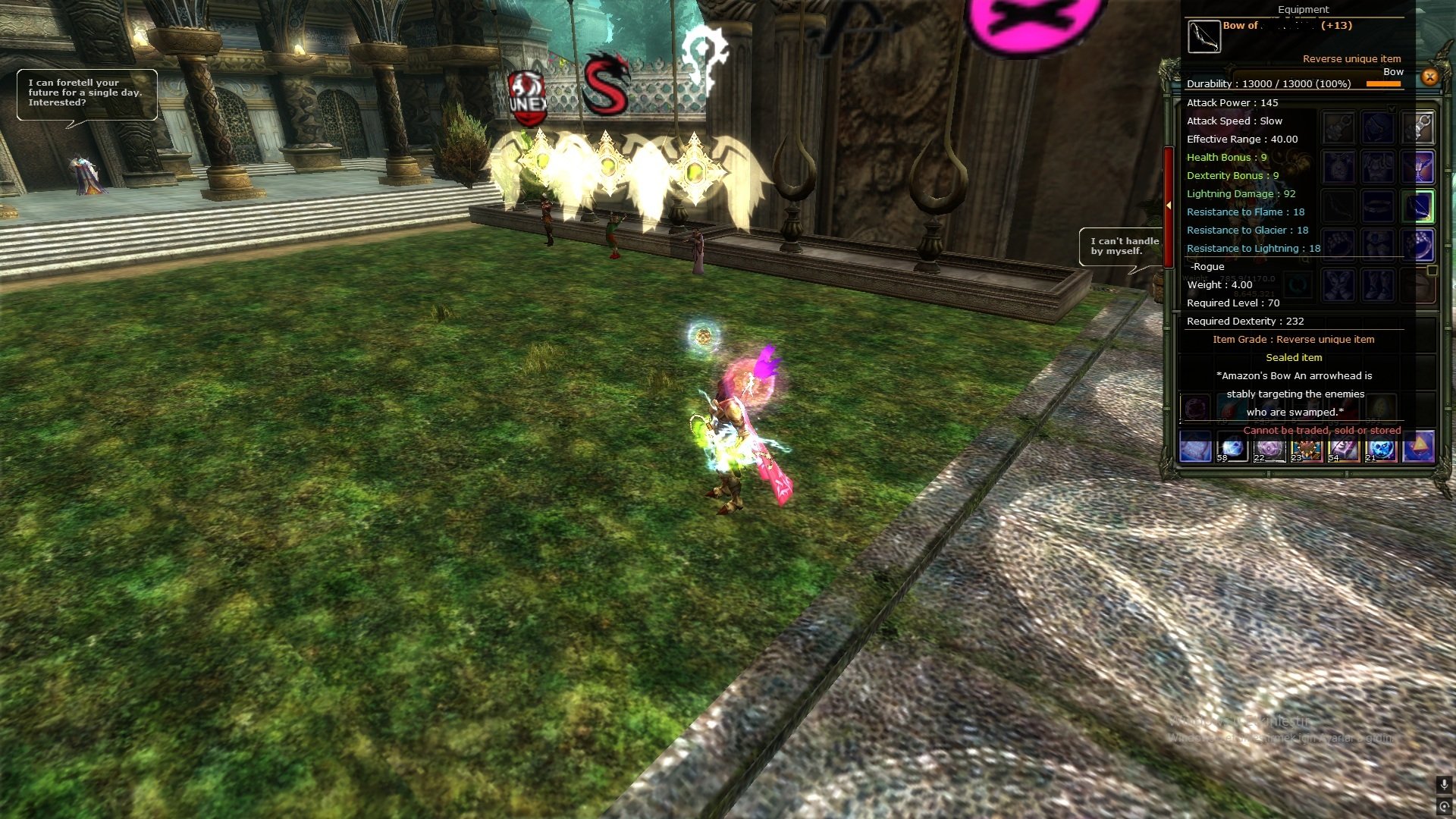This screenshot has height=819, width=1456.
Task: Tick the checkbox above the earring slot
Action: (x=1391, y=108)
